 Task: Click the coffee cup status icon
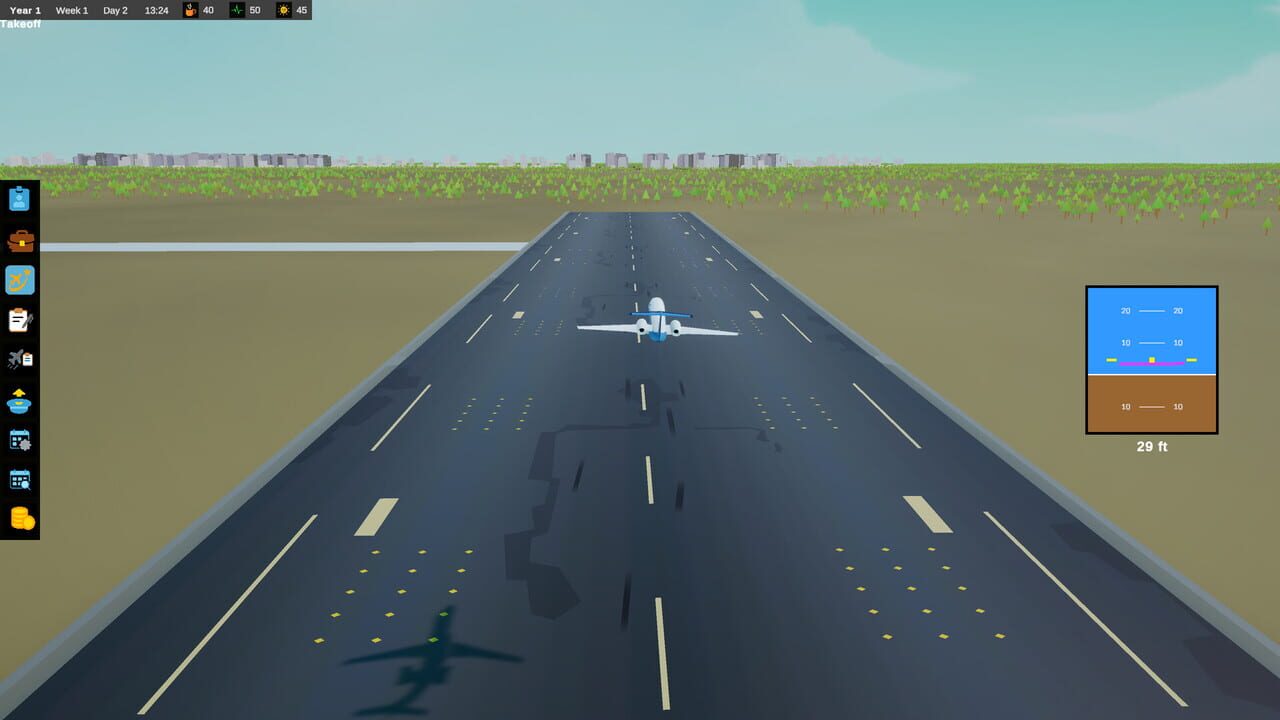click(x=191, y=11)
